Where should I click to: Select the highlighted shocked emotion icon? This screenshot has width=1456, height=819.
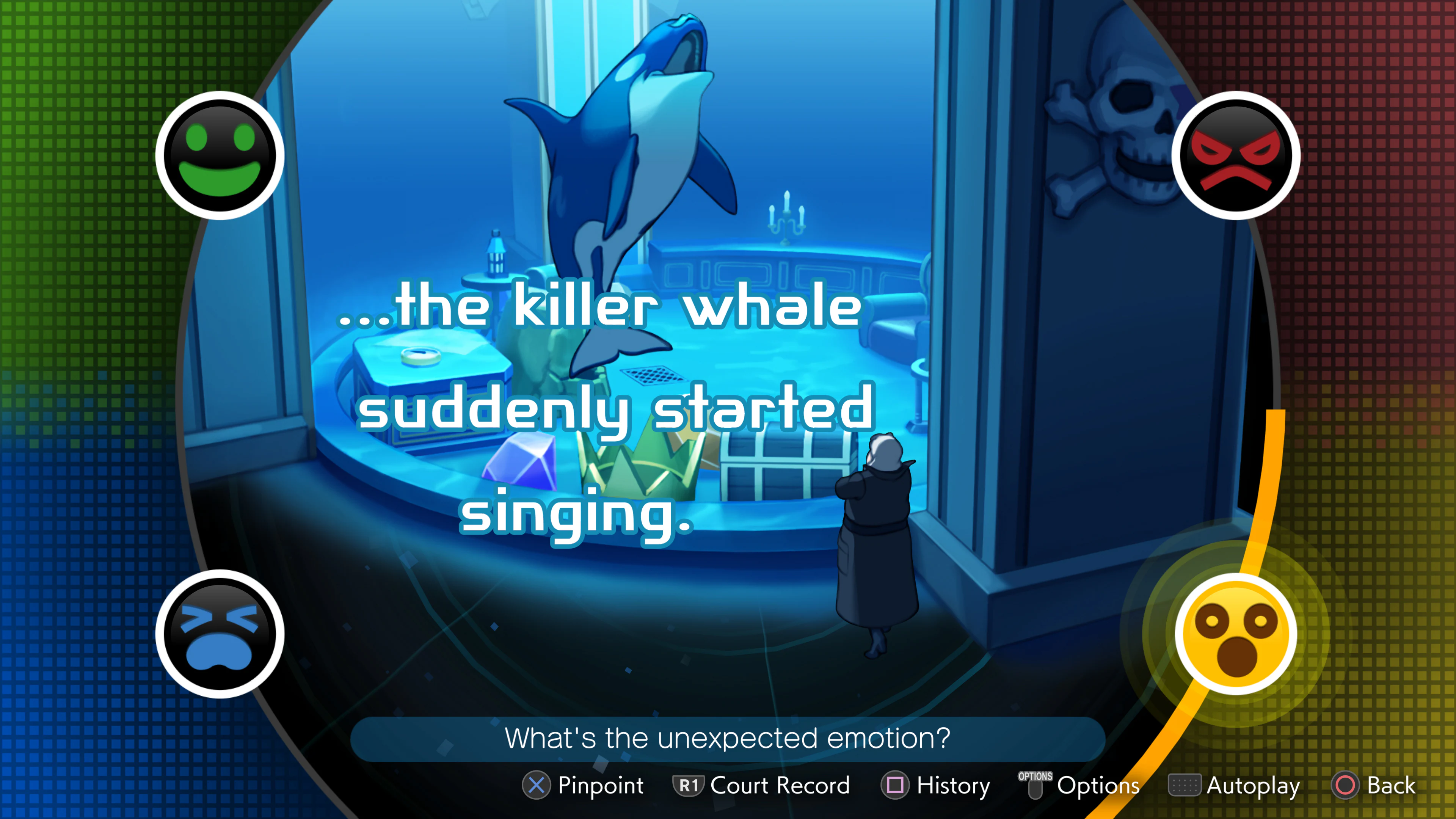1238,633
